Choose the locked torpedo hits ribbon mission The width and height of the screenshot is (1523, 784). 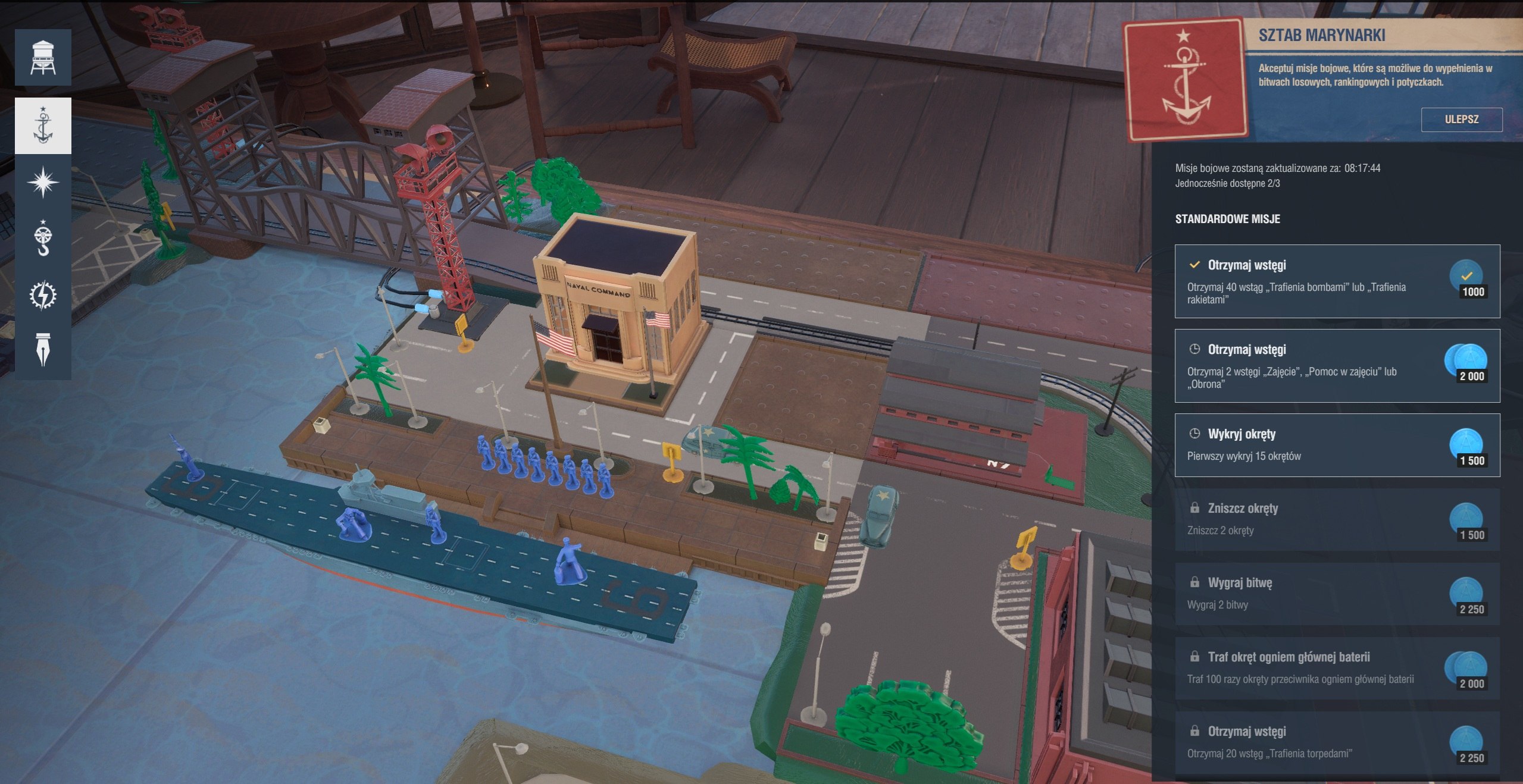pos(1337,742)
